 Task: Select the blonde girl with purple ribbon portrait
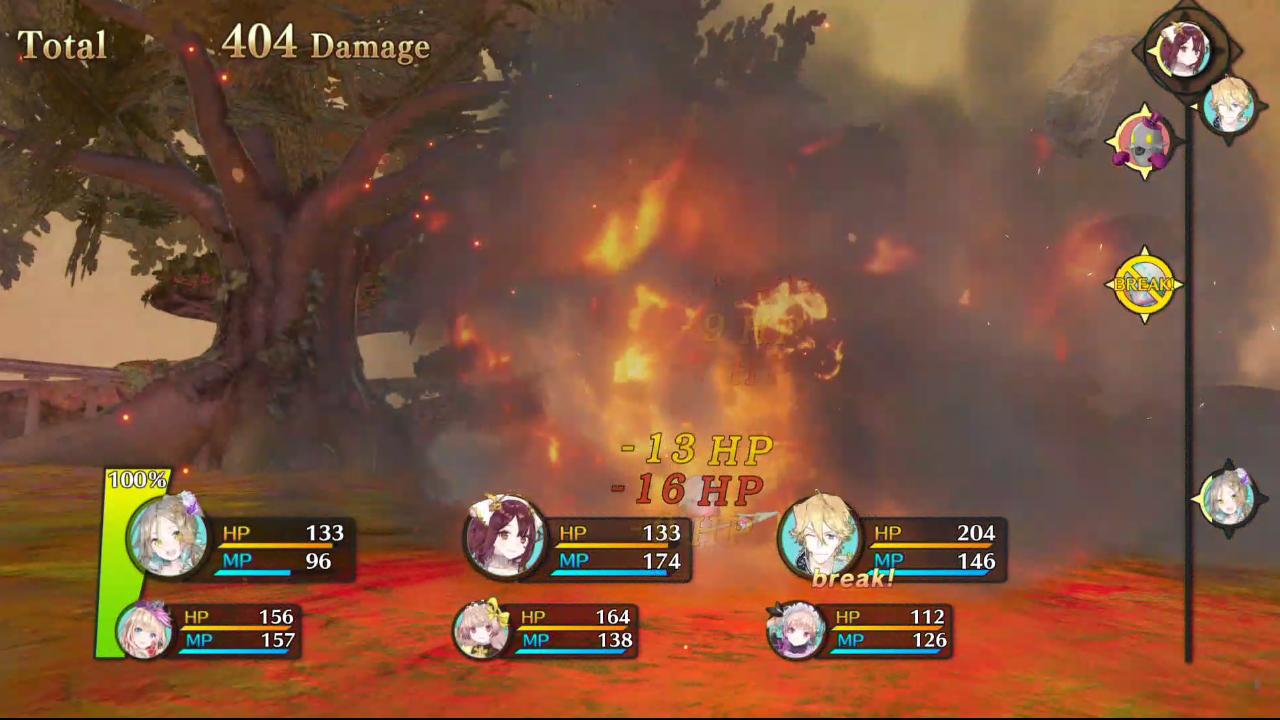point(144,630)
